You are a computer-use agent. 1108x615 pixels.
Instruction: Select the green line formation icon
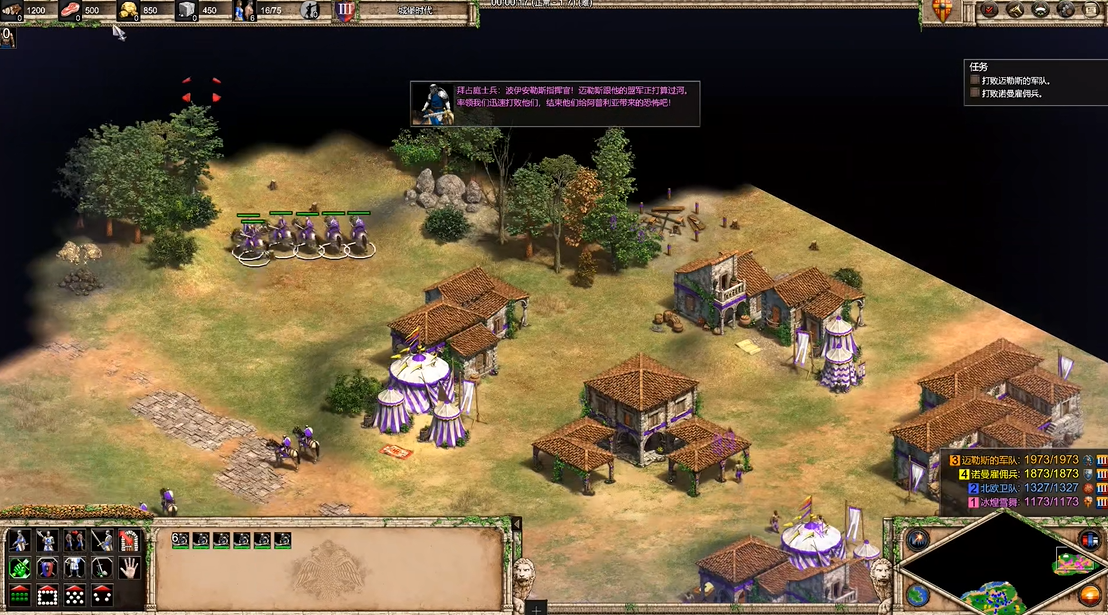click(19, 595)
